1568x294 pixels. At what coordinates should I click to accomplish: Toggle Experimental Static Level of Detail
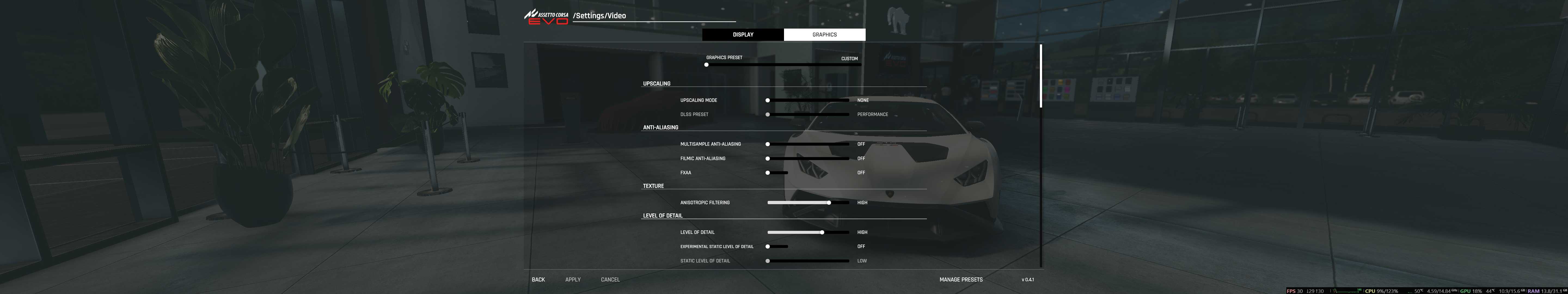click(x=777, y=247)
